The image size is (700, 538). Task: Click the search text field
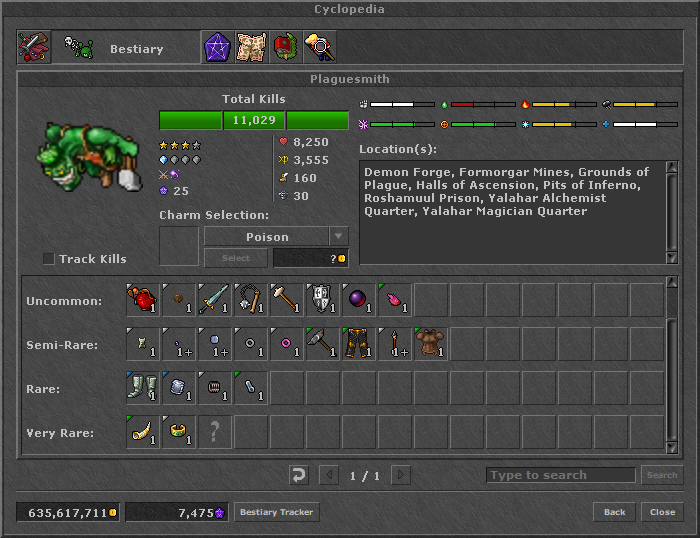point(560,475)
